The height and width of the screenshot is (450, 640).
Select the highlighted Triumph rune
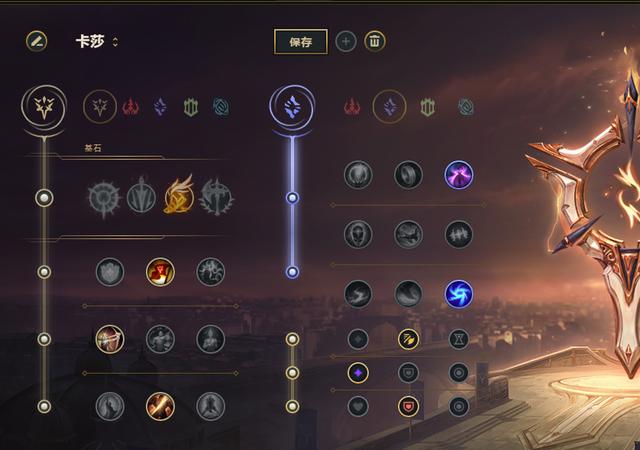point(160,271)
